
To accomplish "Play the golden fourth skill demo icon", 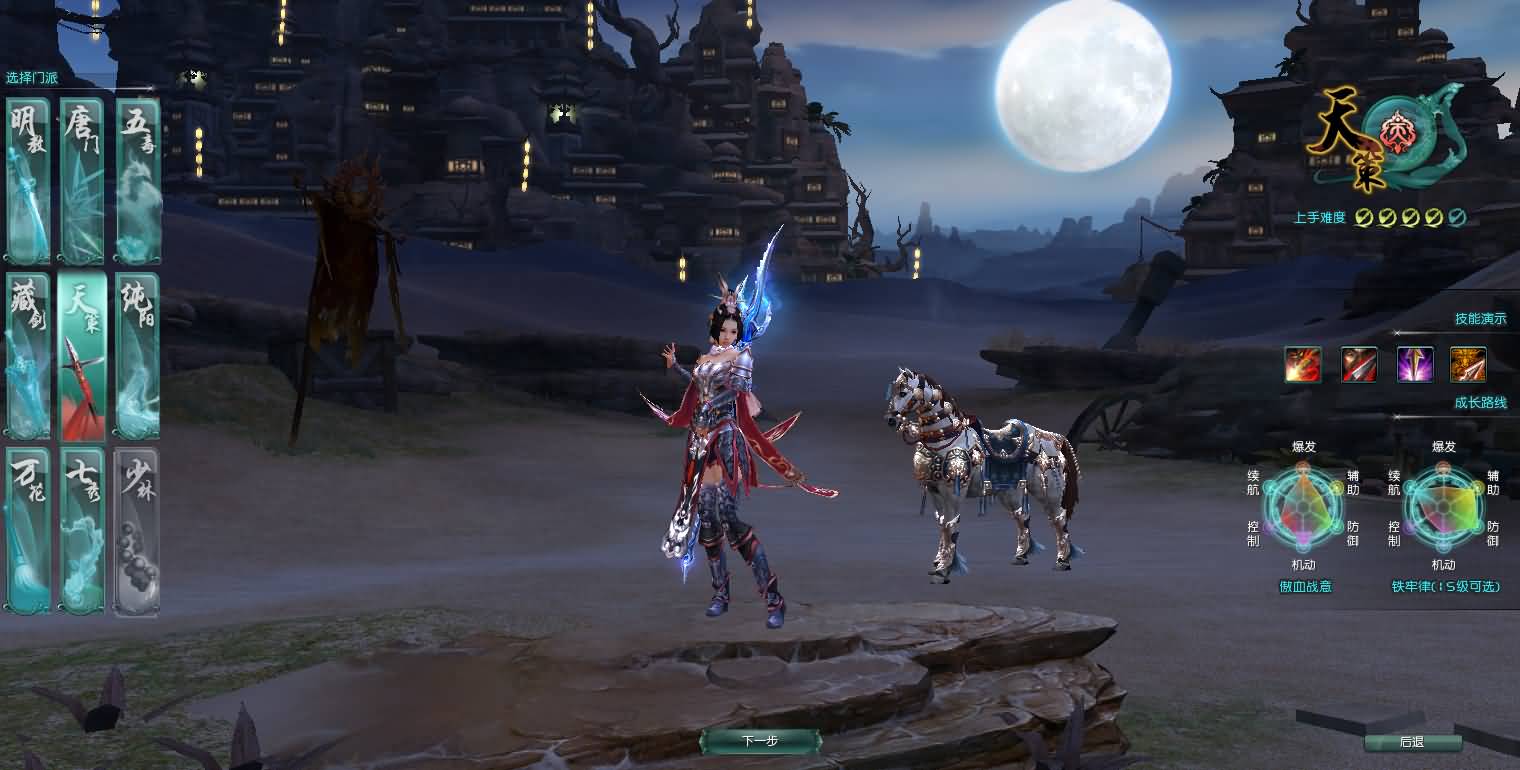I will pos(1467,364).
